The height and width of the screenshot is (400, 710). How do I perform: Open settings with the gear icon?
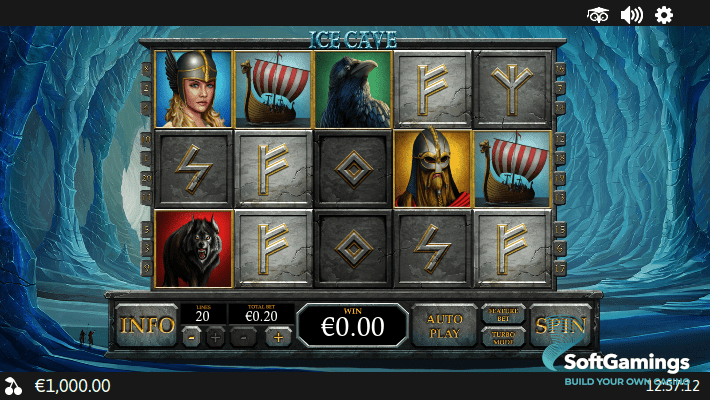click(x=664, y=14)
